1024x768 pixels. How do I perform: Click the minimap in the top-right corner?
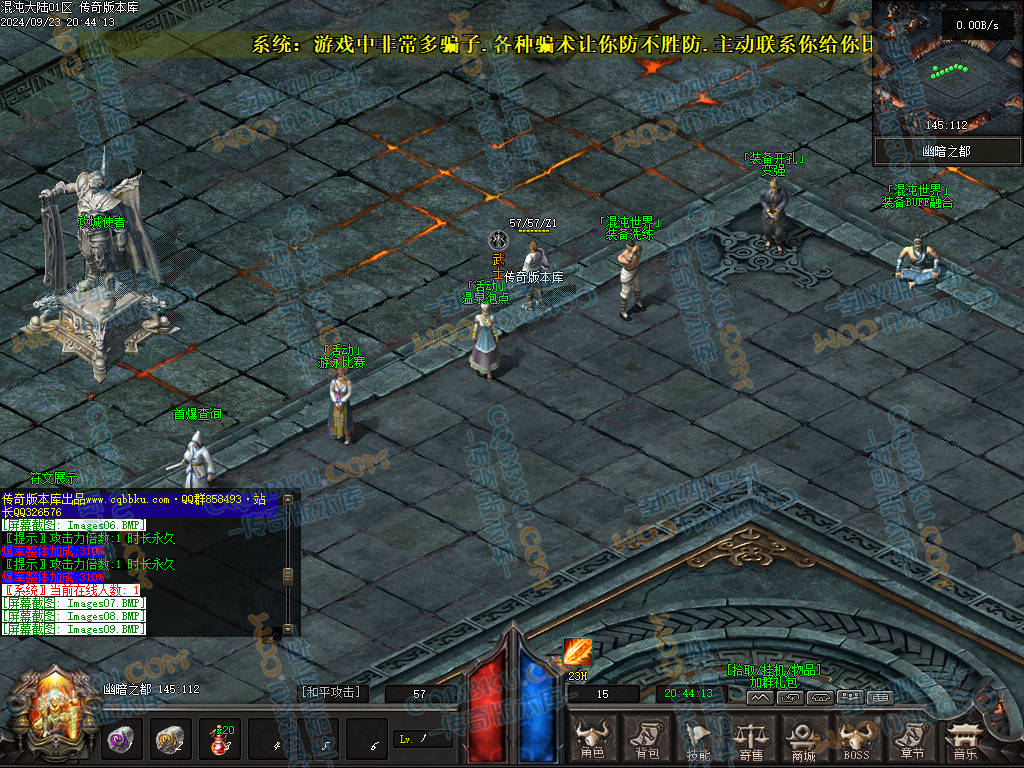click(x=947, y=67)
